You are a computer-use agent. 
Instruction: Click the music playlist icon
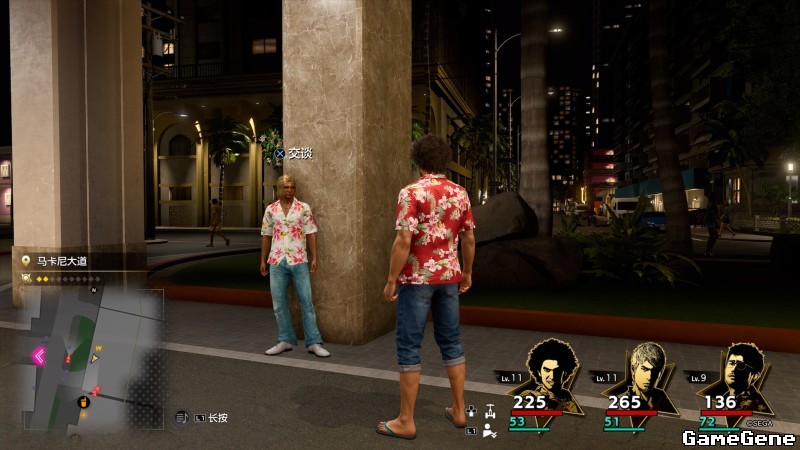(x=182, y=416)
